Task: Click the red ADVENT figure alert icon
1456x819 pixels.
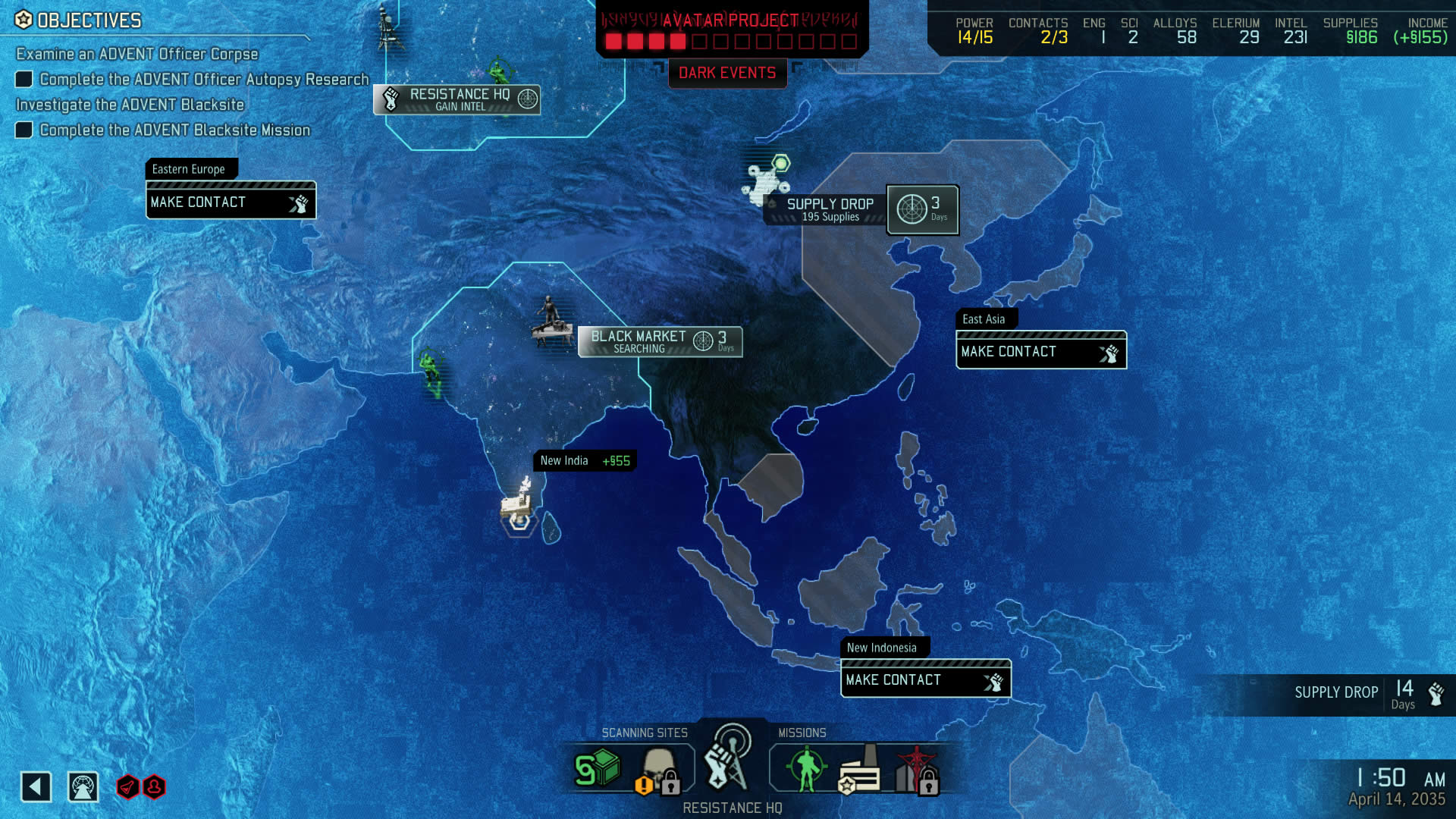Action: pyautogui.click(x=154, y=787)
